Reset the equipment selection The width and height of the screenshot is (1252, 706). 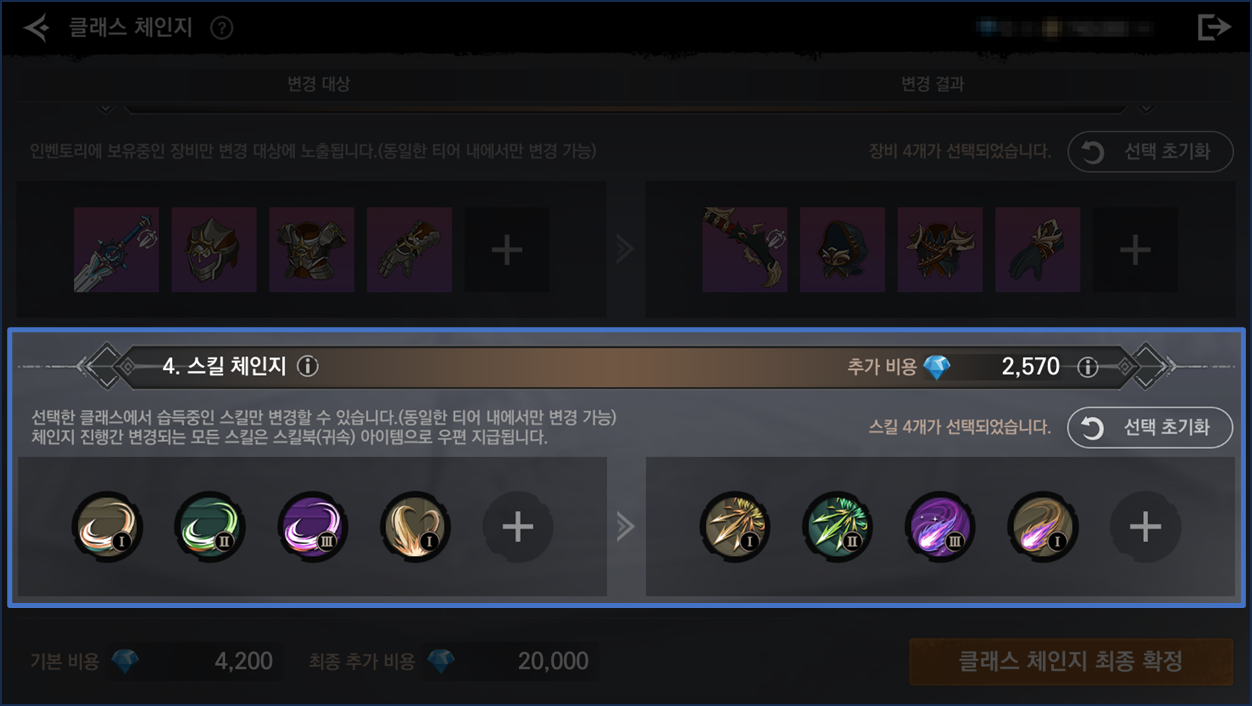point(1150,152)
